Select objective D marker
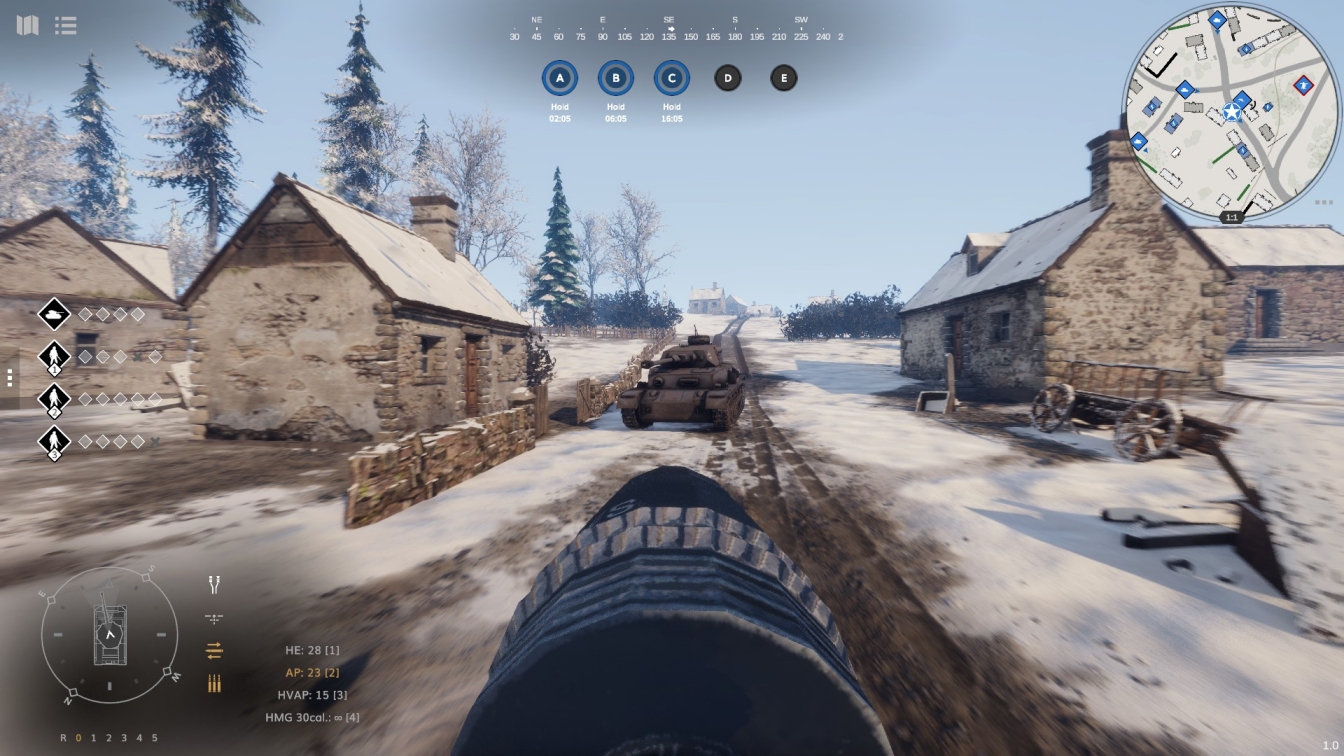 [728, 78]
